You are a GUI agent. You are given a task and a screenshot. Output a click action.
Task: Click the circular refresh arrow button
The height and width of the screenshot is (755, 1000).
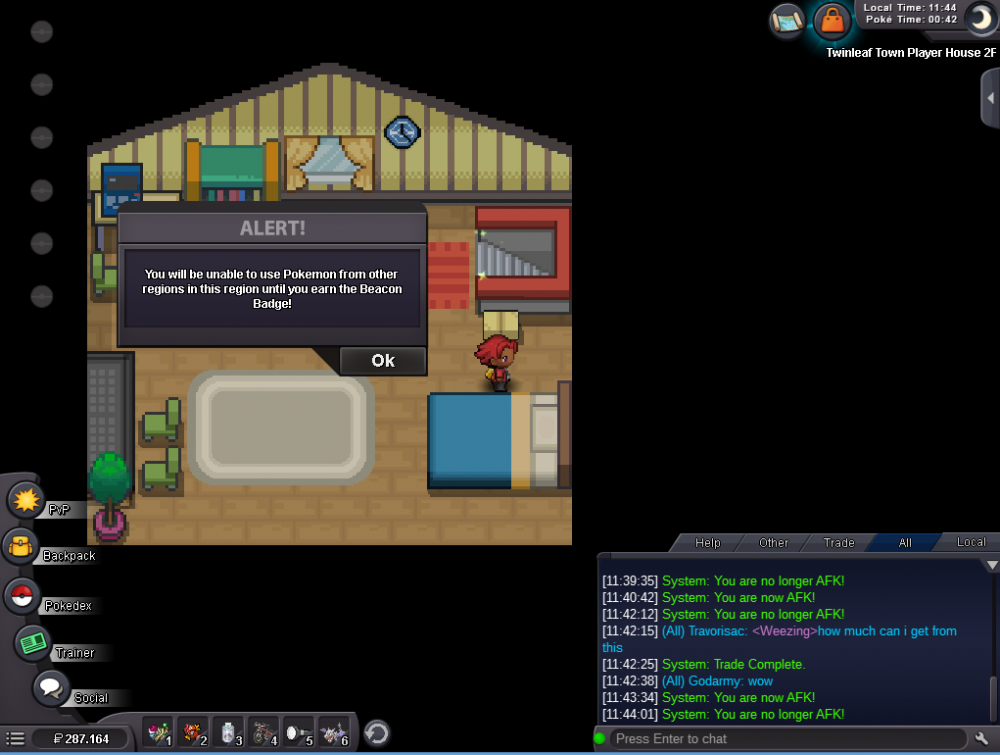pyautogui.click(x=376, y=734)
